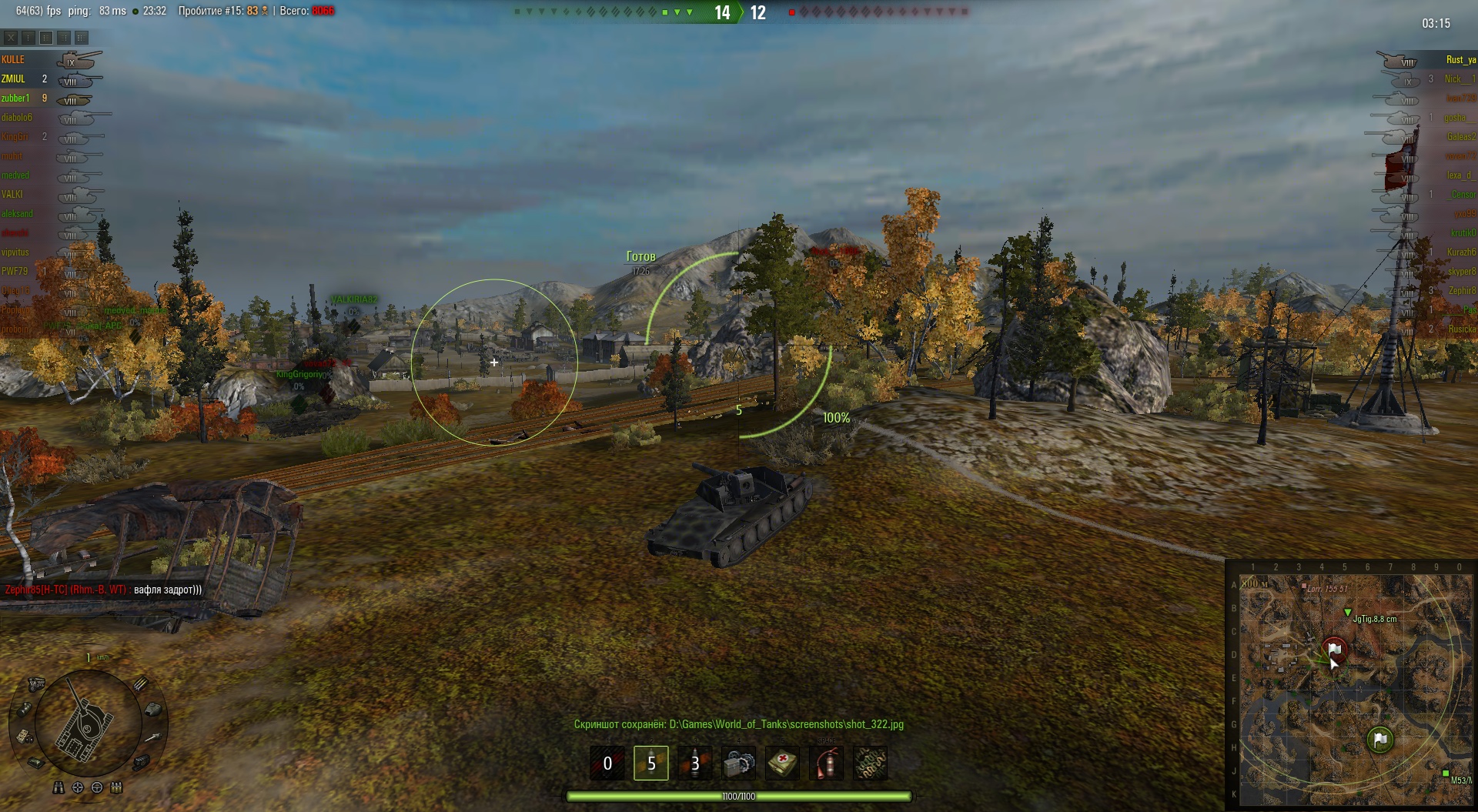Click the gunner crosshair crew icon
This screenshot has width=1478, height=812.
pyautogui.click(x=78, y=787)
